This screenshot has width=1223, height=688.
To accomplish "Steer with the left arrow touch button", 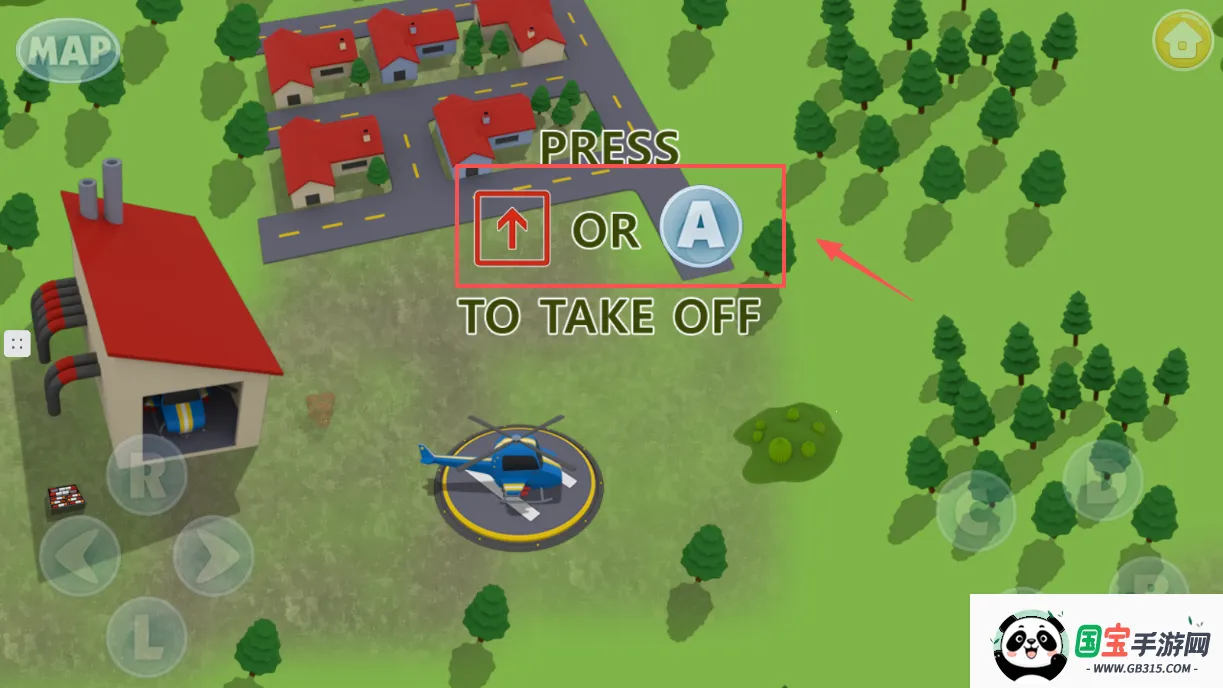I will [80, 555].
